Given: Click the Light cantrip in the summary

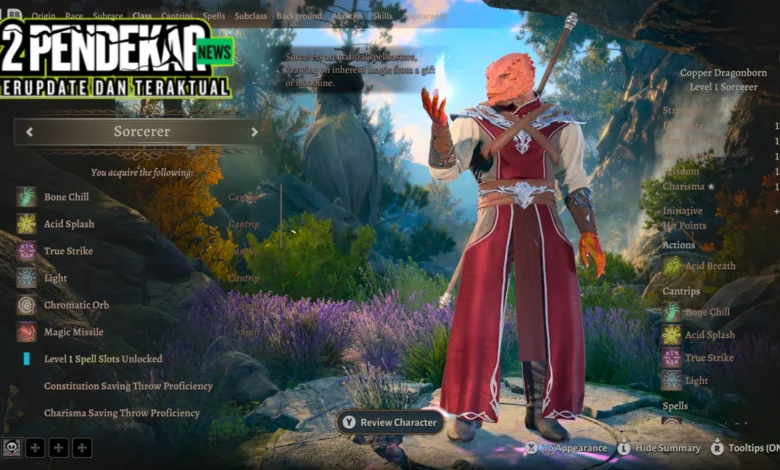Looking at the screenshot, I should [x=696, y=380].
